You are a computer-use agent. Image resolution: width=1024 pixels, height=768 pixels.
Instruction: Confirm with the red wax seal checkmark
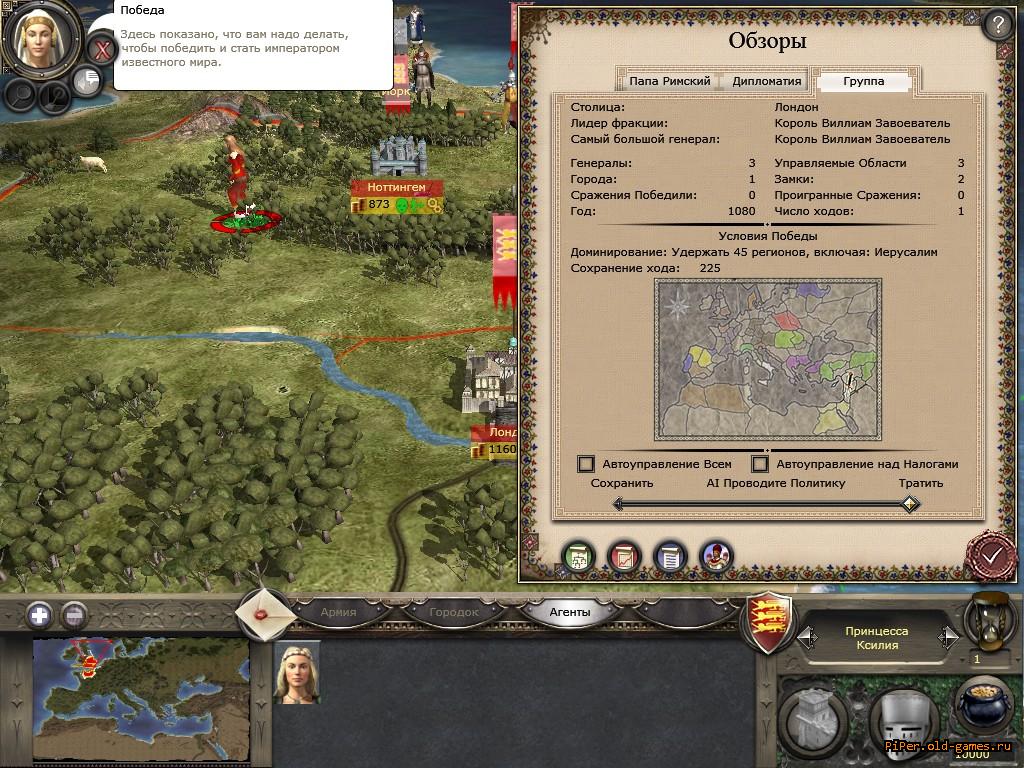coord(991,554)
